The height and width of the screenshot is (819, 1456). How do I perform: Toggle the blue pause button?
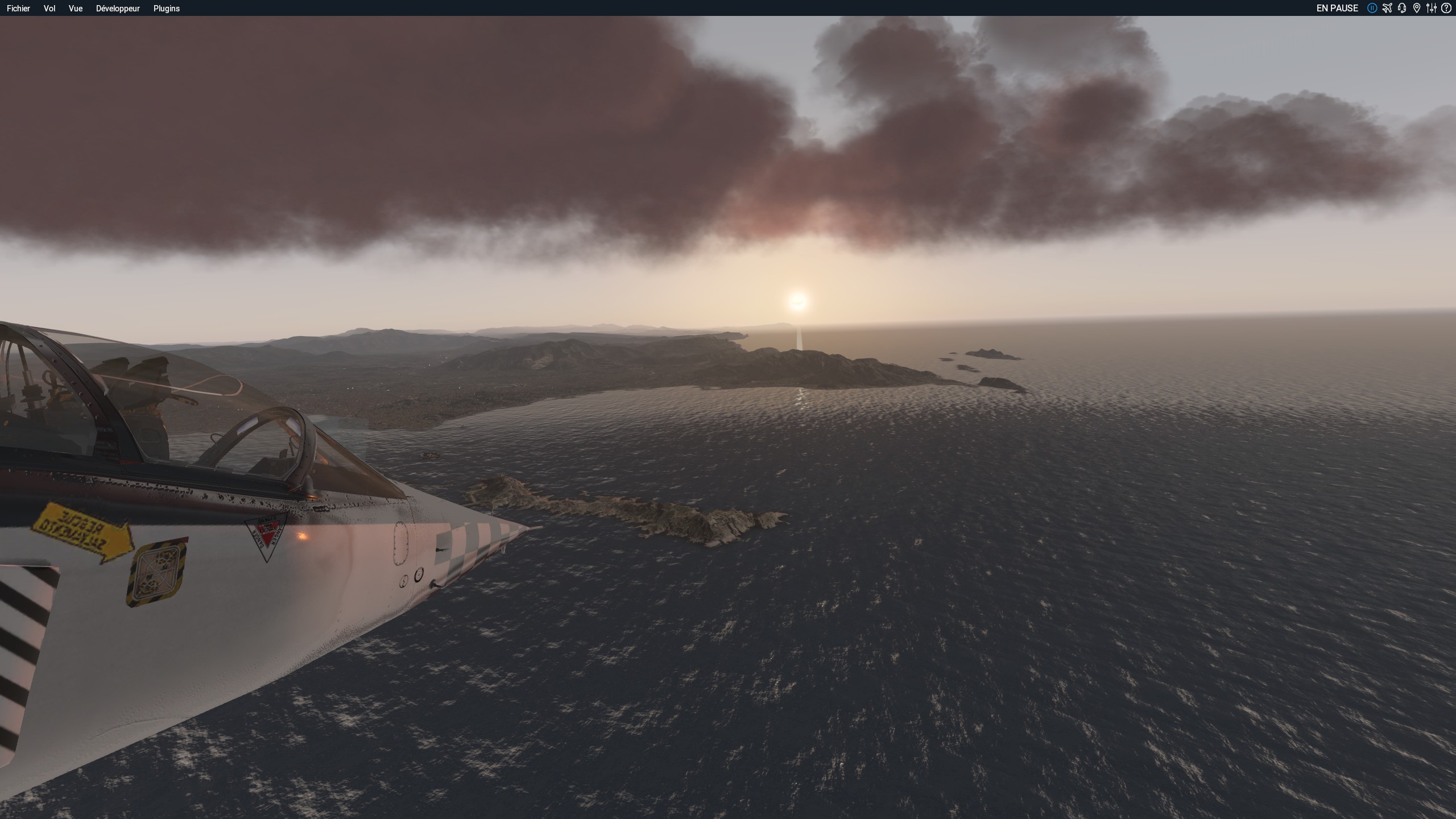tap(1372, 8)
